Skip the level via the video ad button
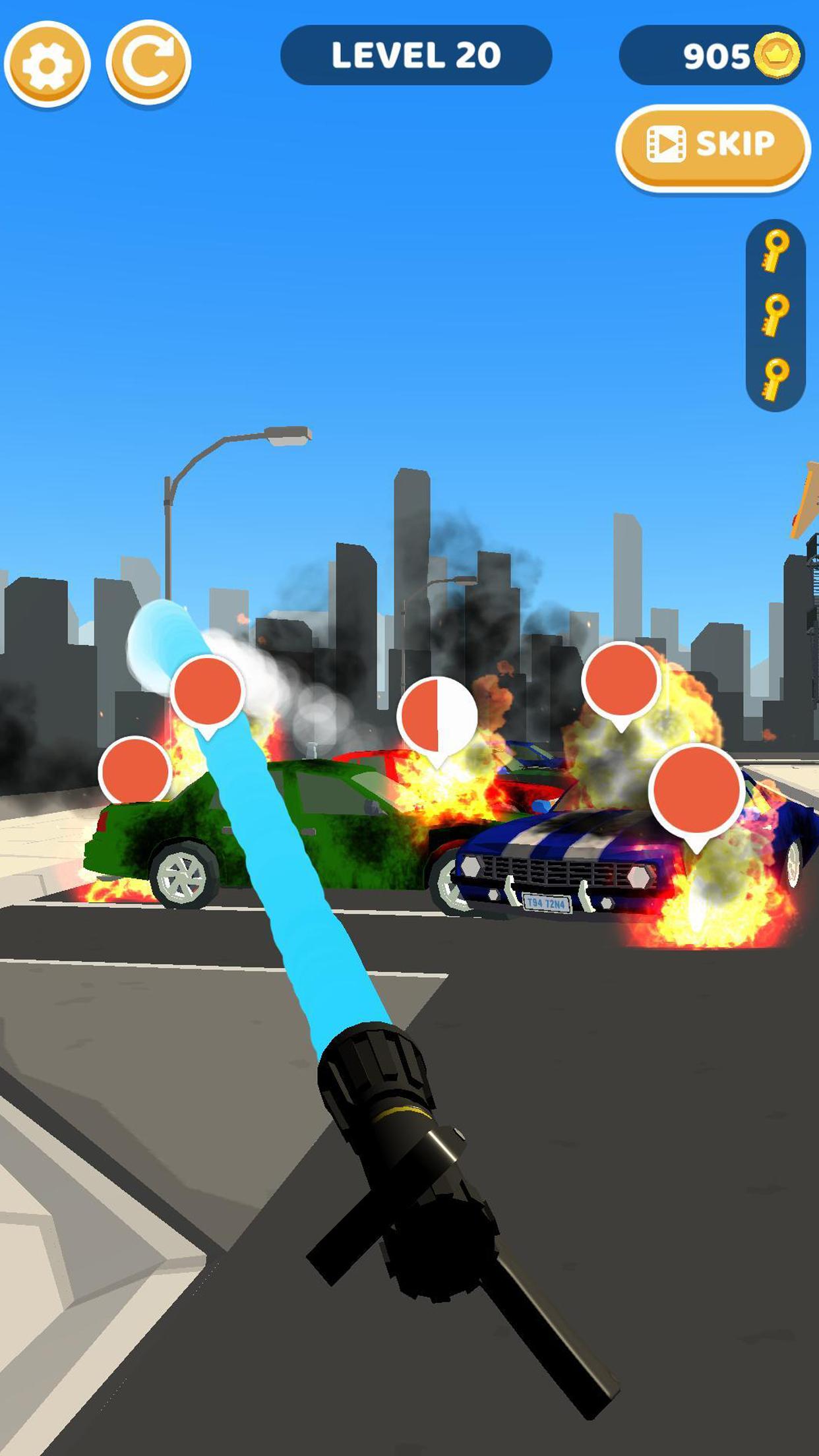819x1456 pixels. point(712,145)
